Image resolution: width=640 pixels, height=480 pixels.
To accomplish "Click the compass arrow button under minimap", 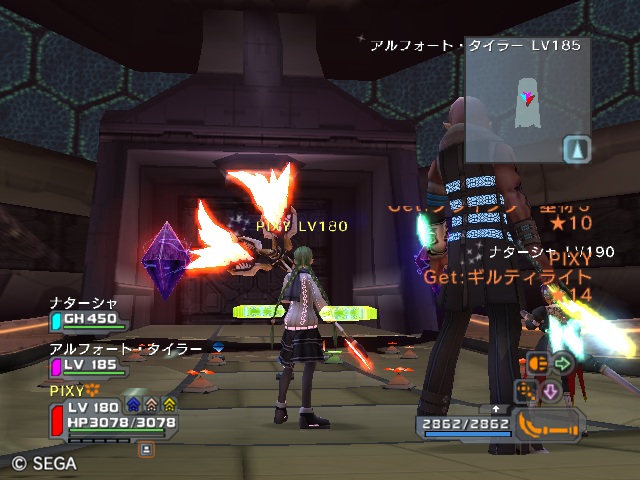I will point(578,150).
